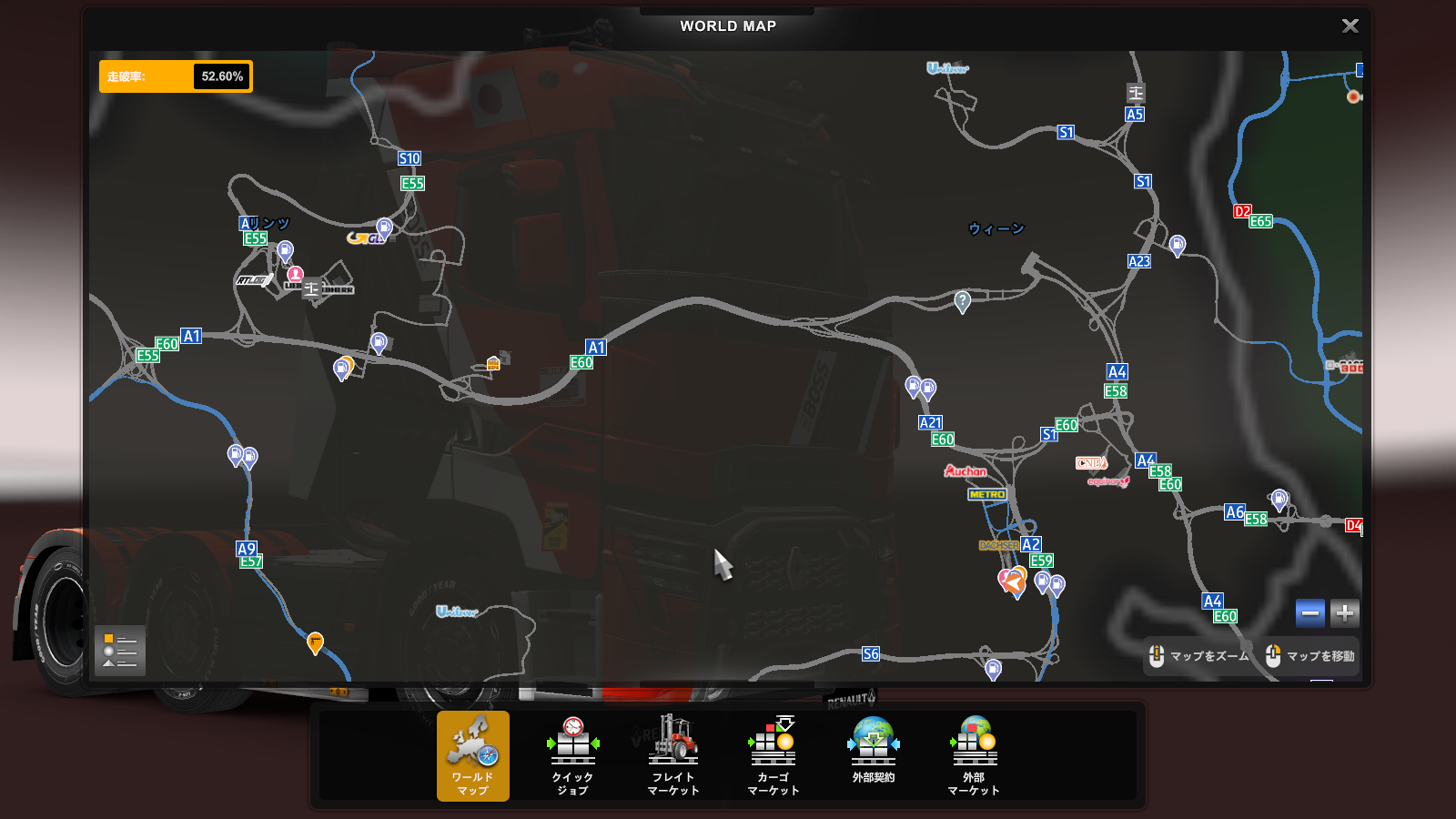The width and height of the screenshot is (1456, 819).
Task: Open the Cargo Market
Action: [x=773, y=755]
